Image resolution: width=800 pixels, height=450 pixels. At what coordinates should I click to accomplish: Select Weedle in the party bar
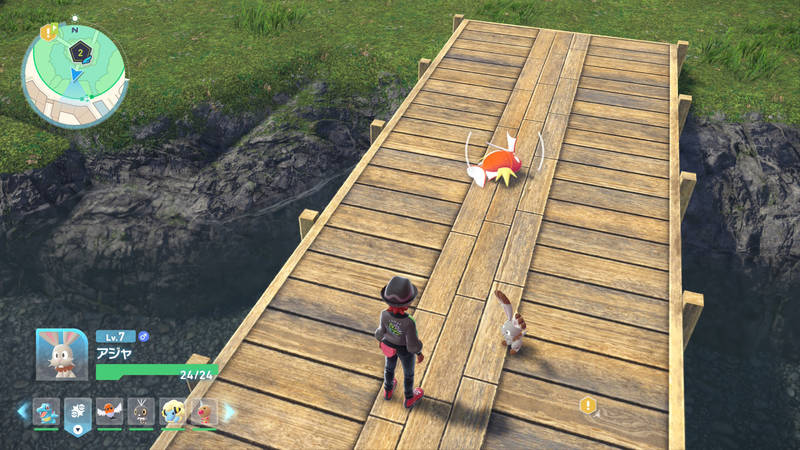tap(204, 410)
